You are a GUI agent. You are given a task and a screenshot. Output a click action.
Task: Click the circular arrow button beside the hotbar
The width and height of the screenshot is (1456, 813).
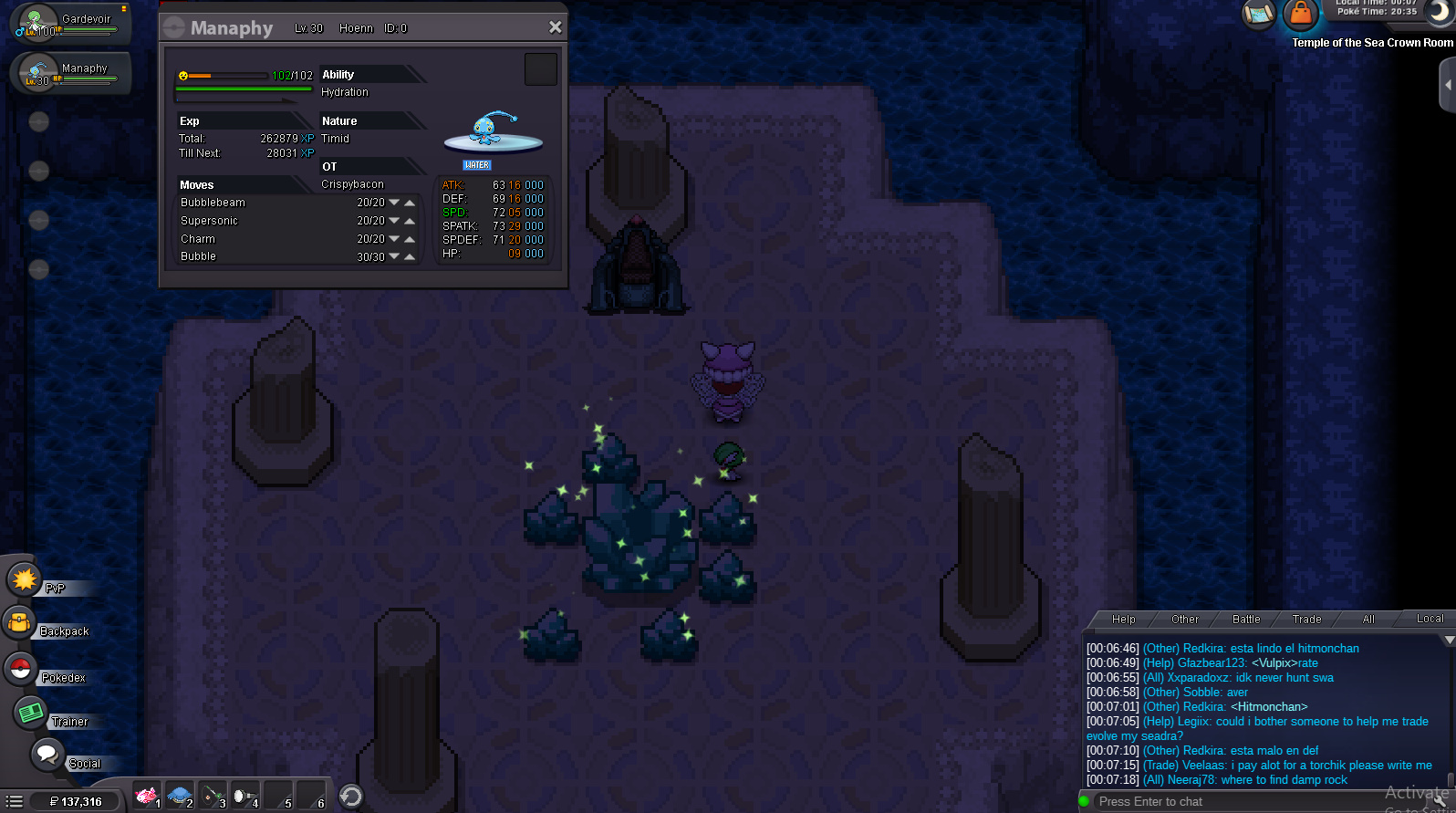click(x=351, y=797)
